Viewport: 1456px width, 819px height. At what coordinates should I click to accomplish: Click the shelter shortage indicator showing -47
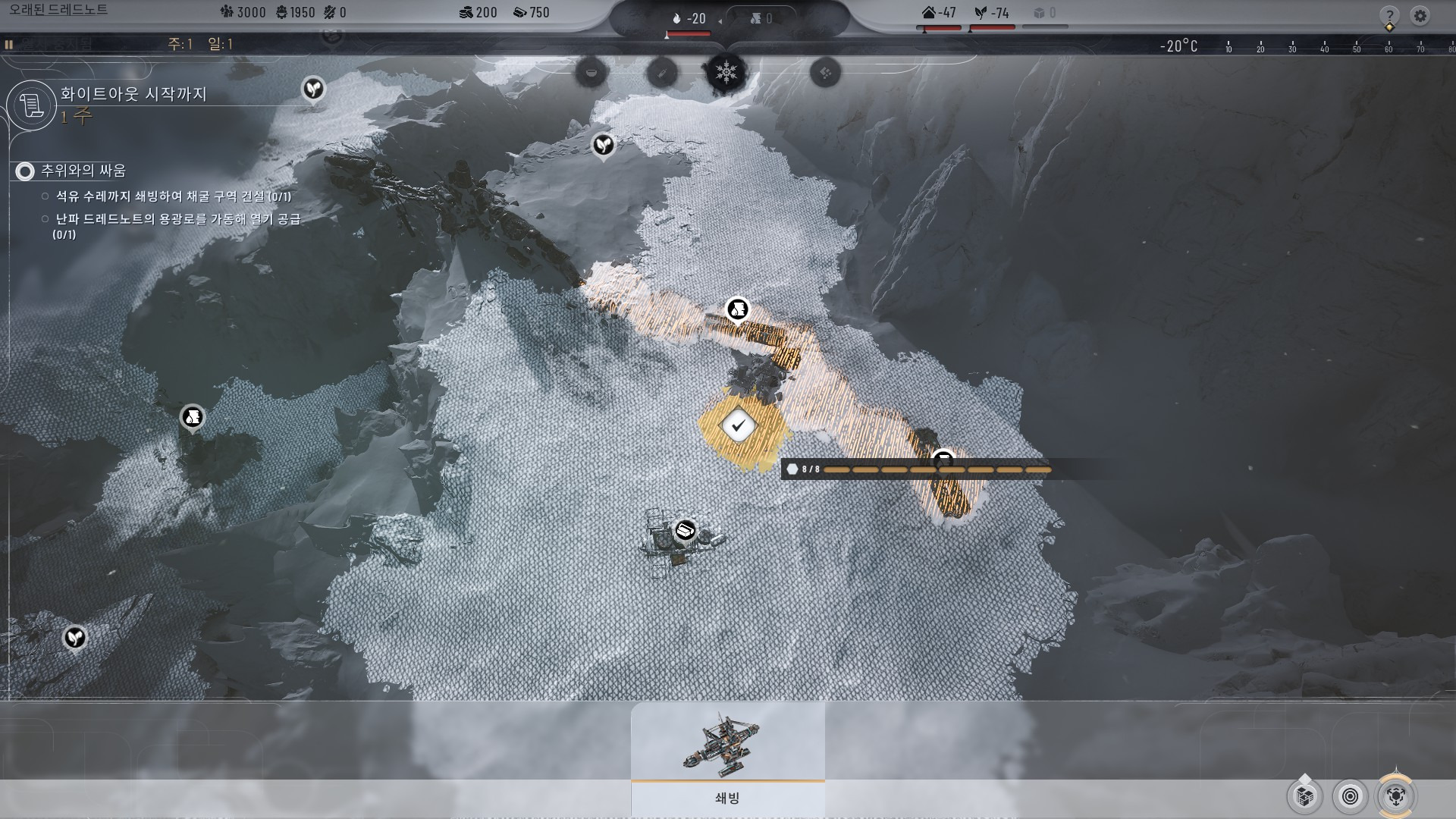point(939,13)
